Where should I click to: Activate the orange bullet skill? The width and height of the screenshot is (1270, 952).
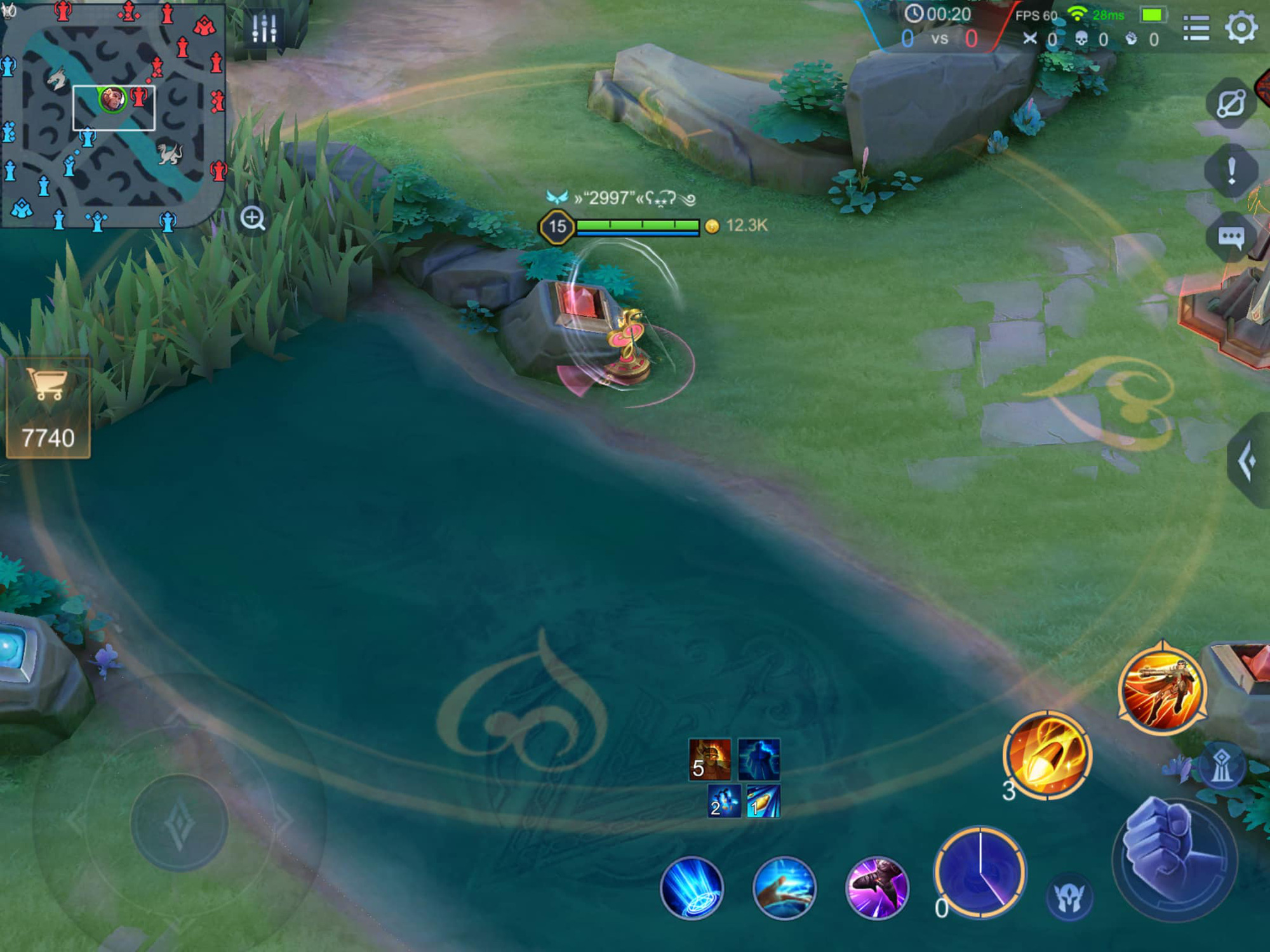pos(1047,755)
